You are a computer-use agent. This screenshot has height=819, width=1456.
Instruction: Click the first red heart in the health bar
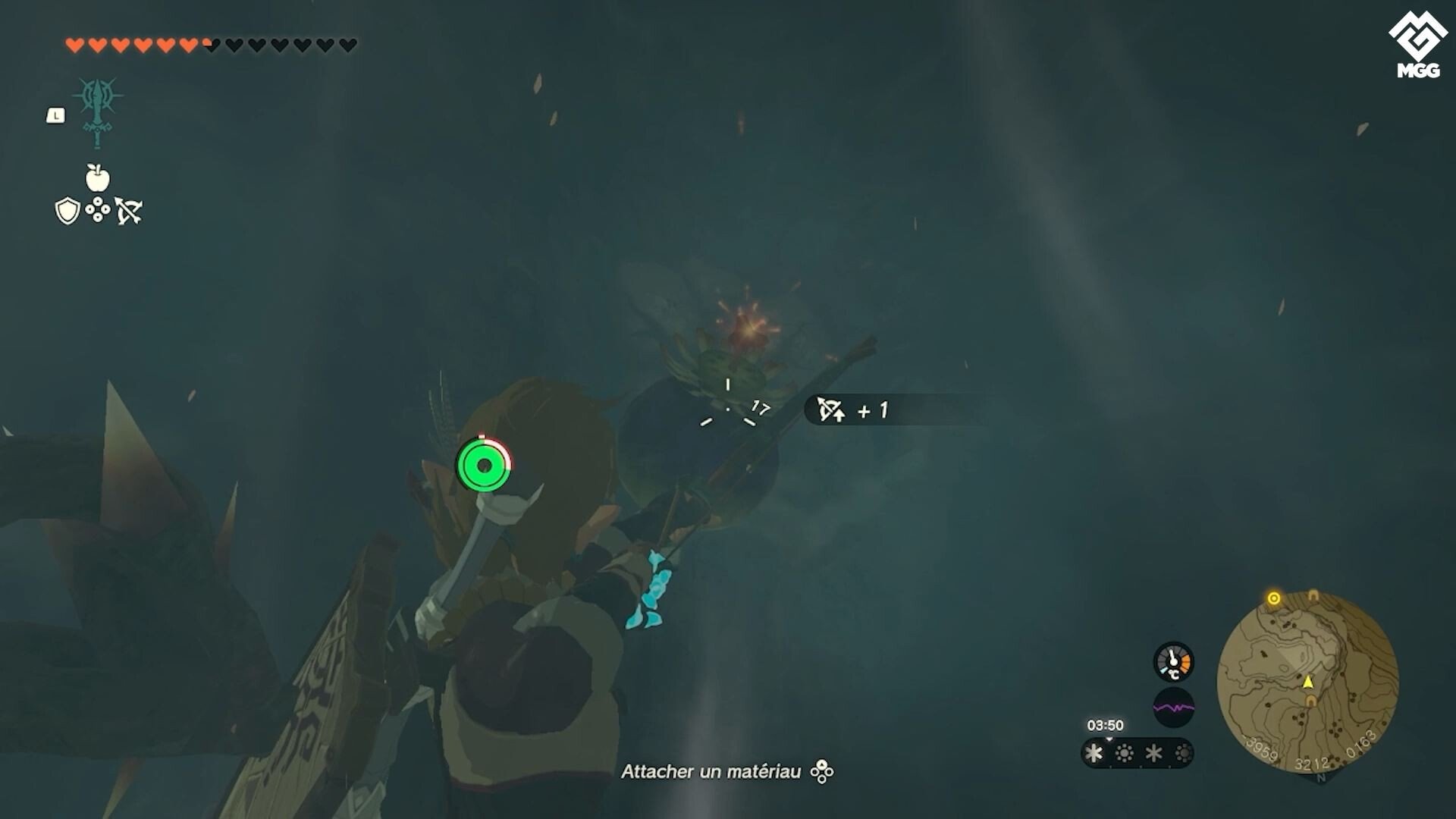(x=74, y=43)
